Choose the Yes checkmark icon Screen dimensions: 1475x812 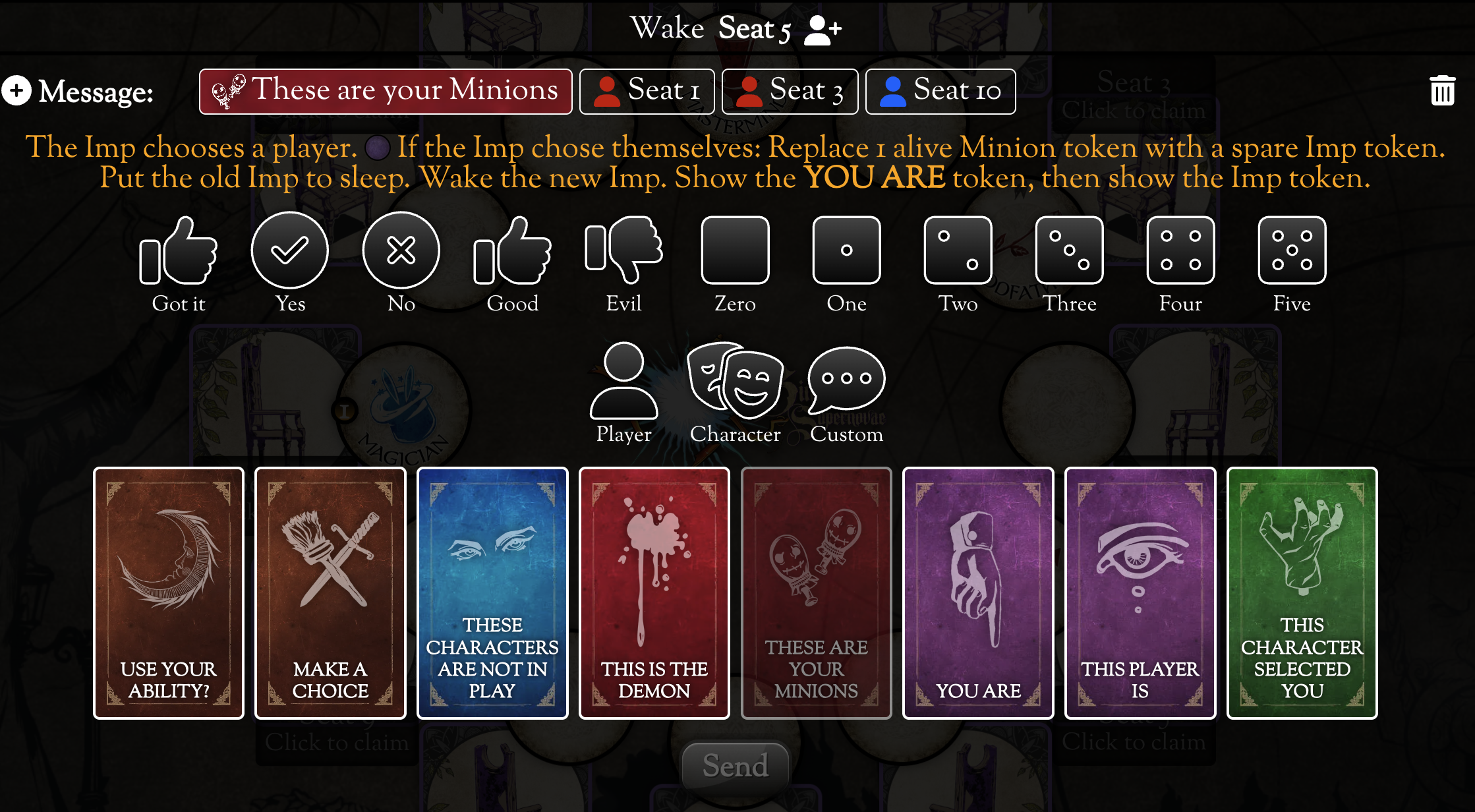point(290,250)
